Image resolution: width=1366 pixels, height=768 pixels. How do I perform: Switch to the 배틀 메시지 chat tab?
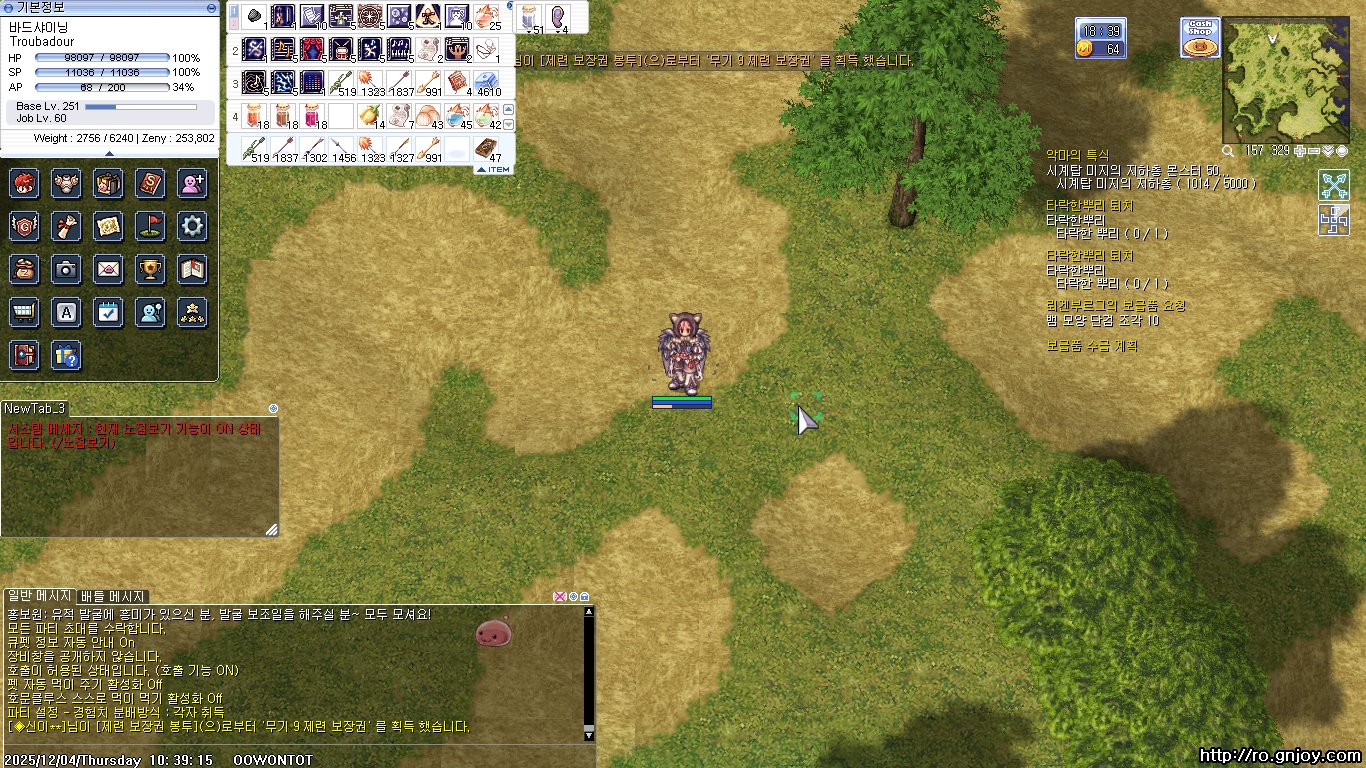tap(113, 596)
